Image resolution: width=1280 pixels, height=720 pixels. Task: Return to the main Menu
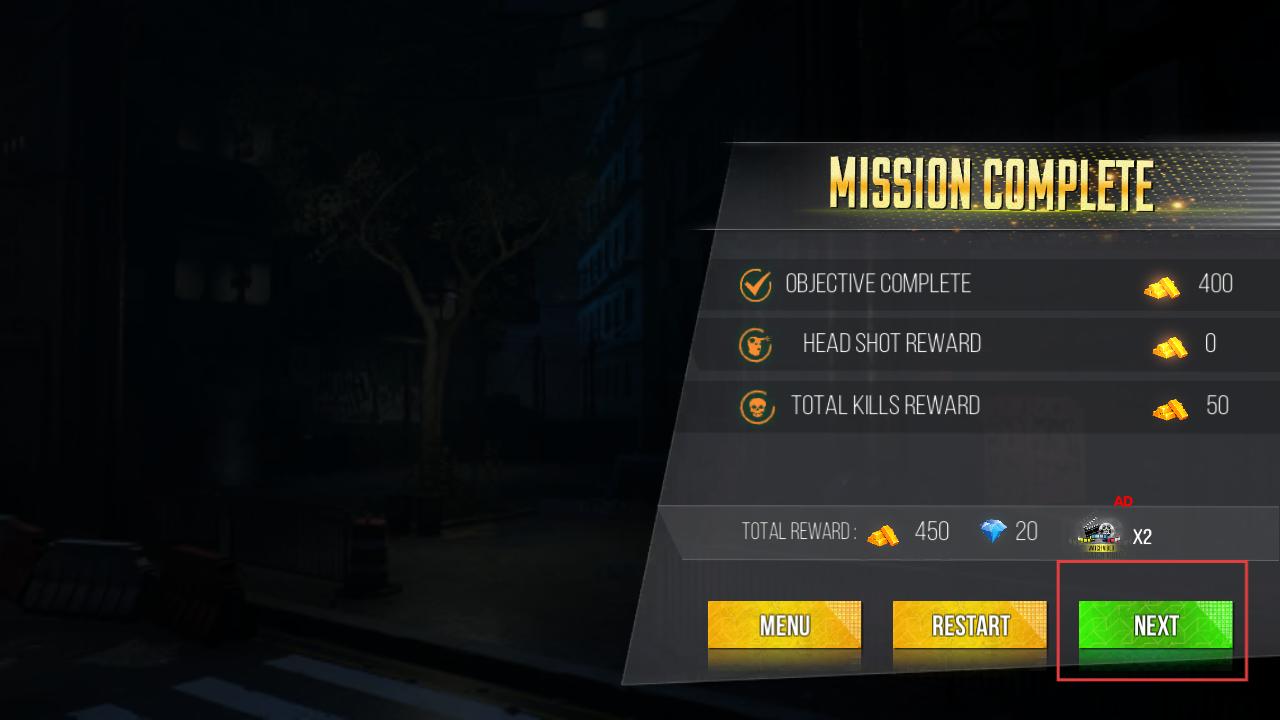tap(784, 625)
